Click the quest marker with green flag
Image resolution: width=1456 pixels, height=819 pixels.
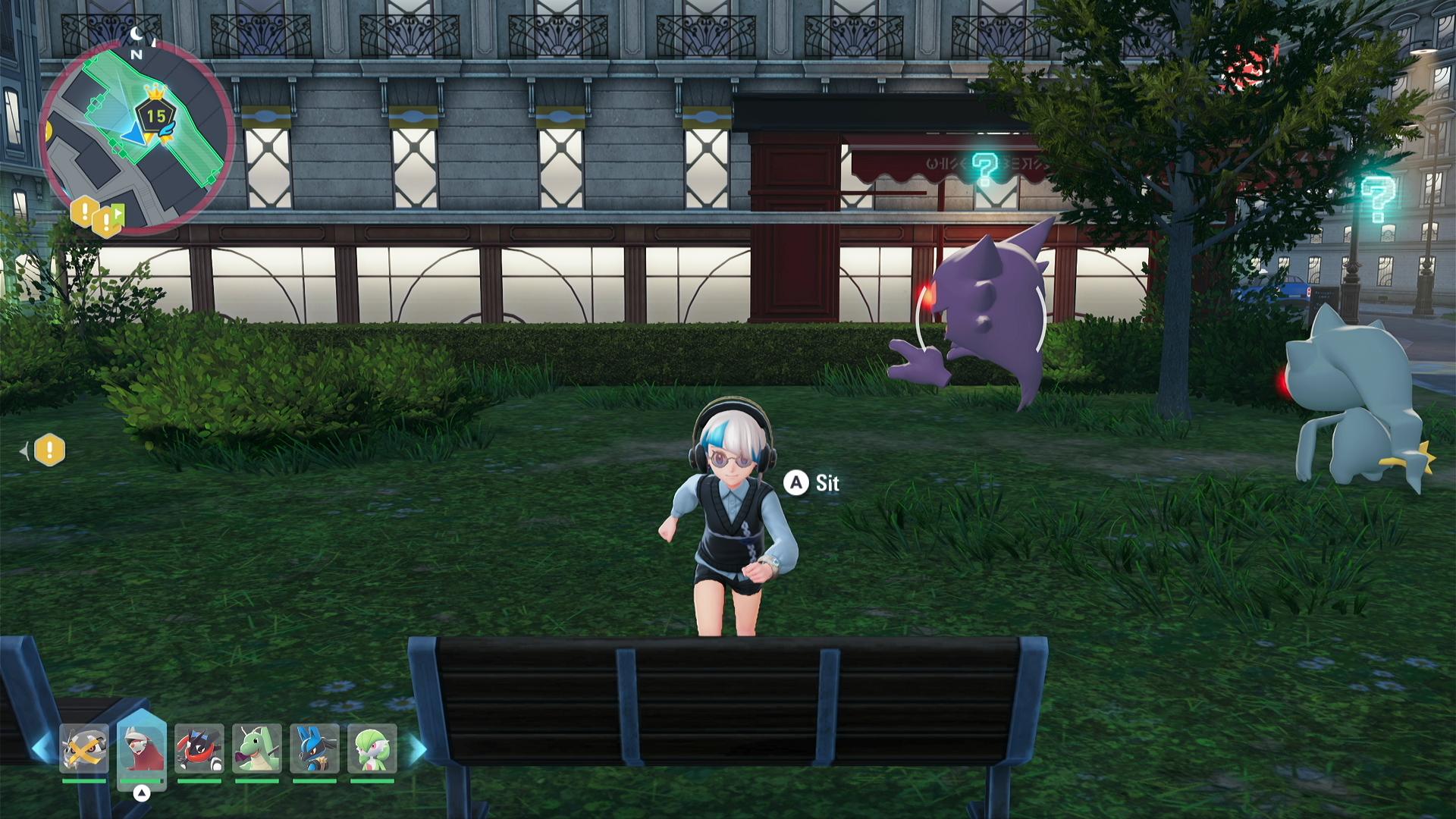[108, 221]
